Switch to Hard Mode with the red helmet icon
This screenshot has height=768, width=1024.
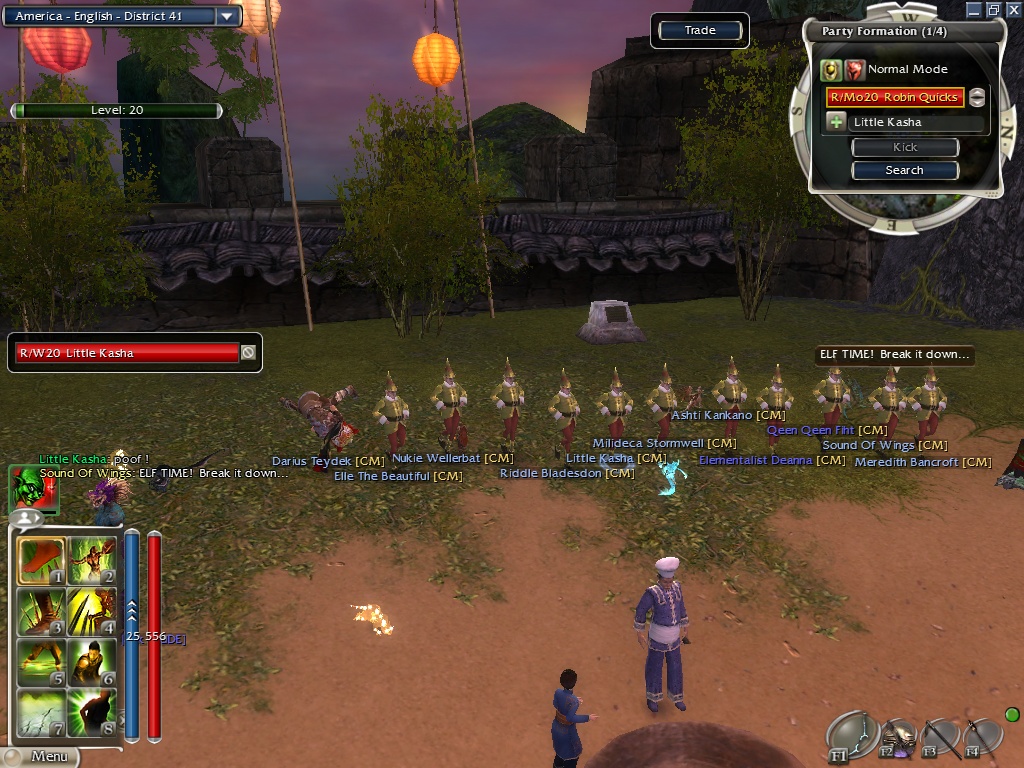click(854, 69)
